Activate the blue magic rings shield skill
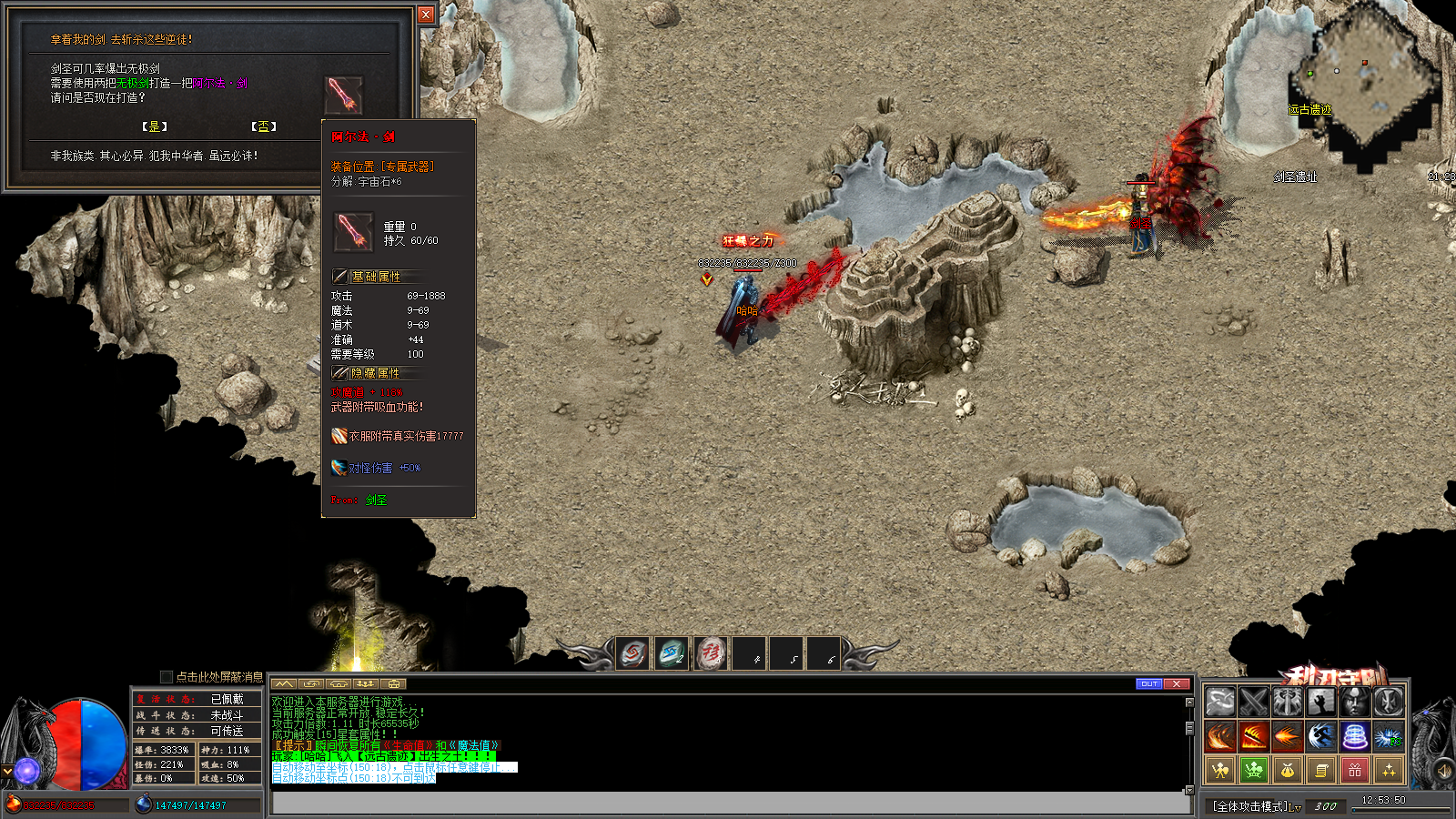 coord(1355,735)
